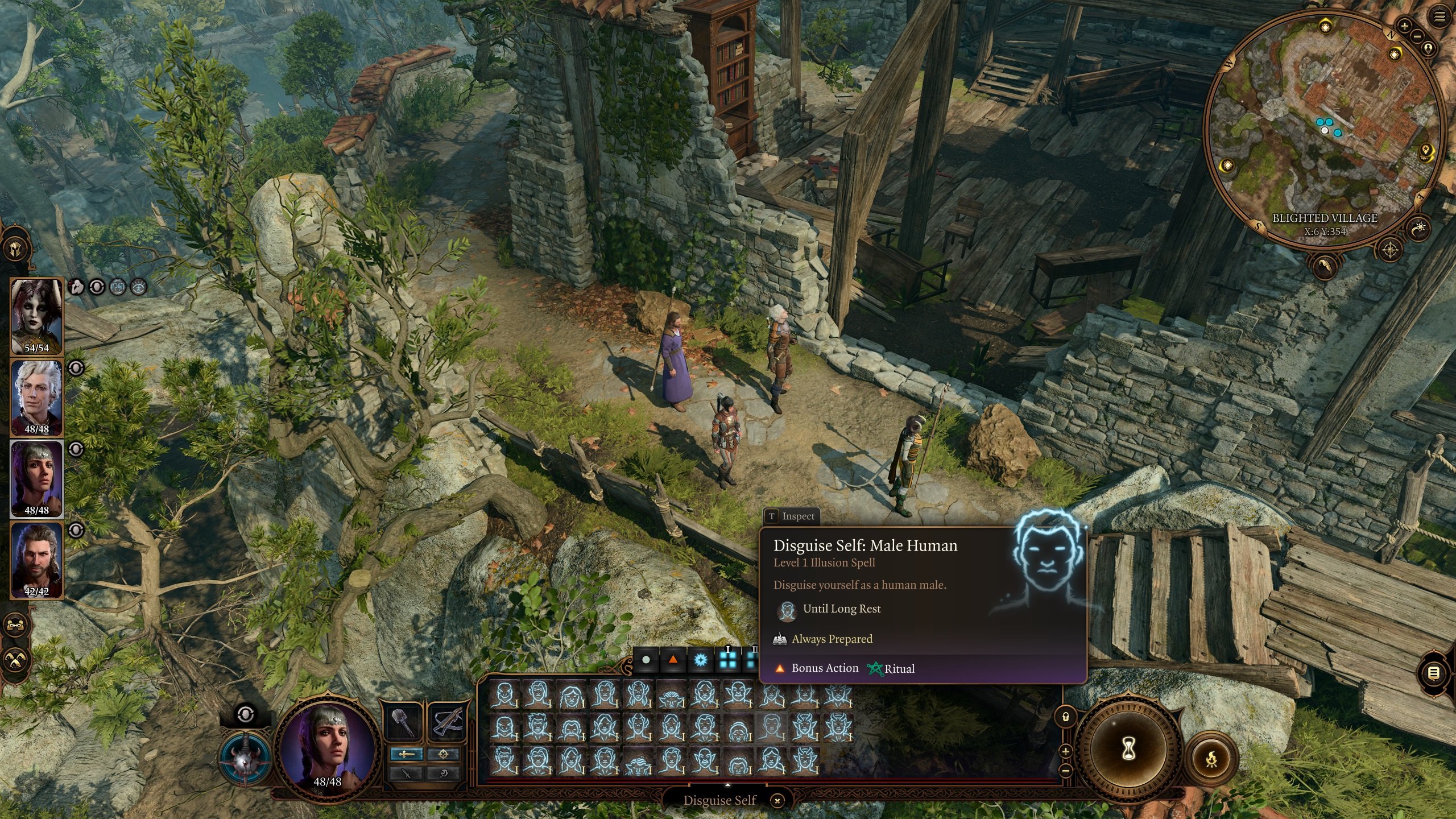Select the bearded man party portrait
Image resolution: width=1456 pixels, height=819 pixels.
[x=37, y=560]
